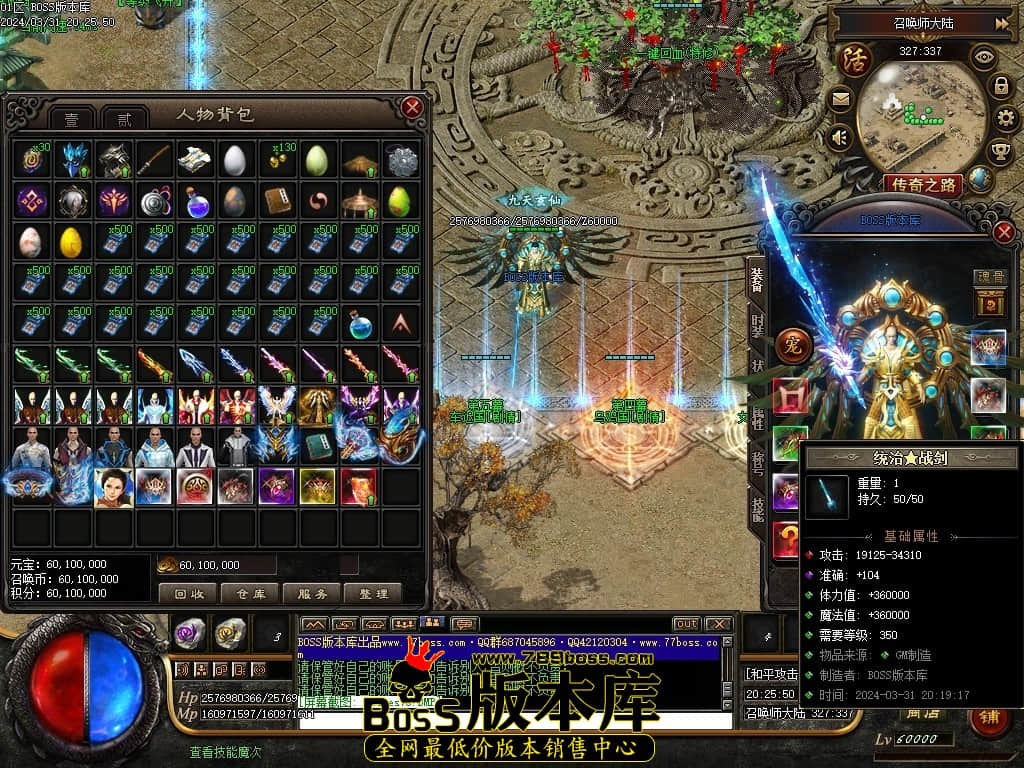Switch to backpack page 贰
Viewport: 1024px width, 768px height.
pyautogui.click(x=124, y=119)
